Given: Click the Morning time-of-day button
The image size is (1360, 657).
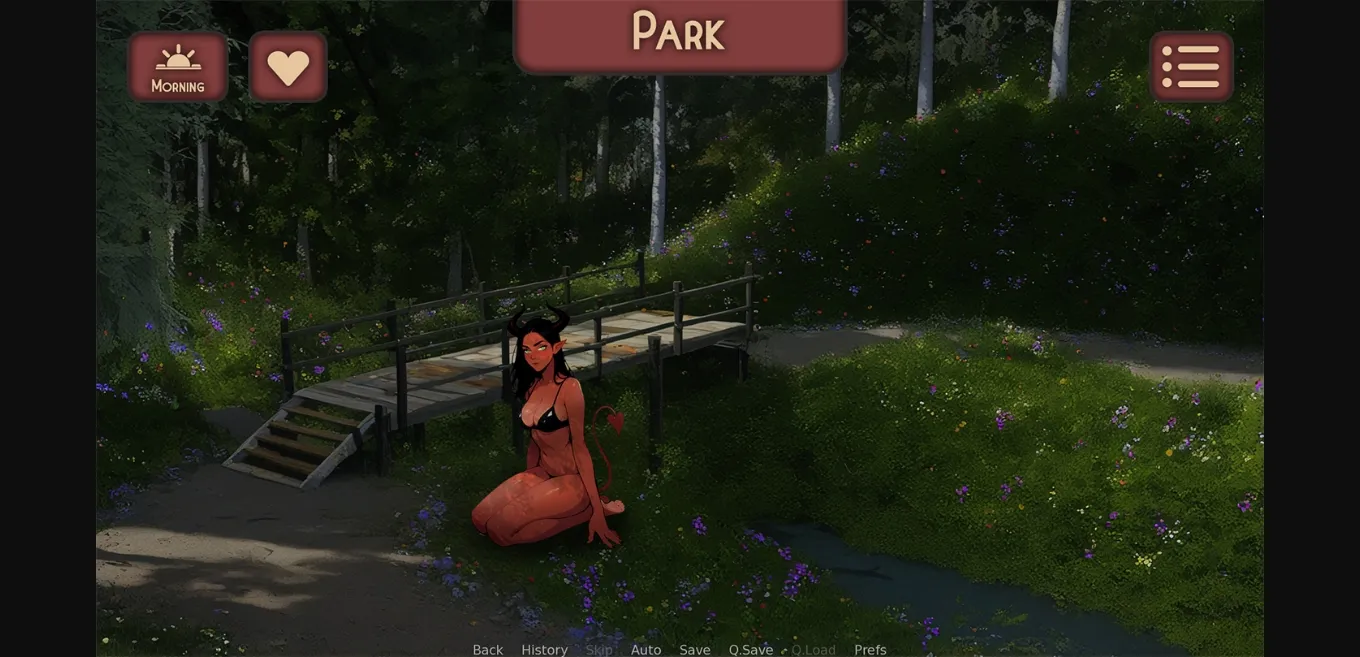Looking at the screenshot, I should 178,67.
